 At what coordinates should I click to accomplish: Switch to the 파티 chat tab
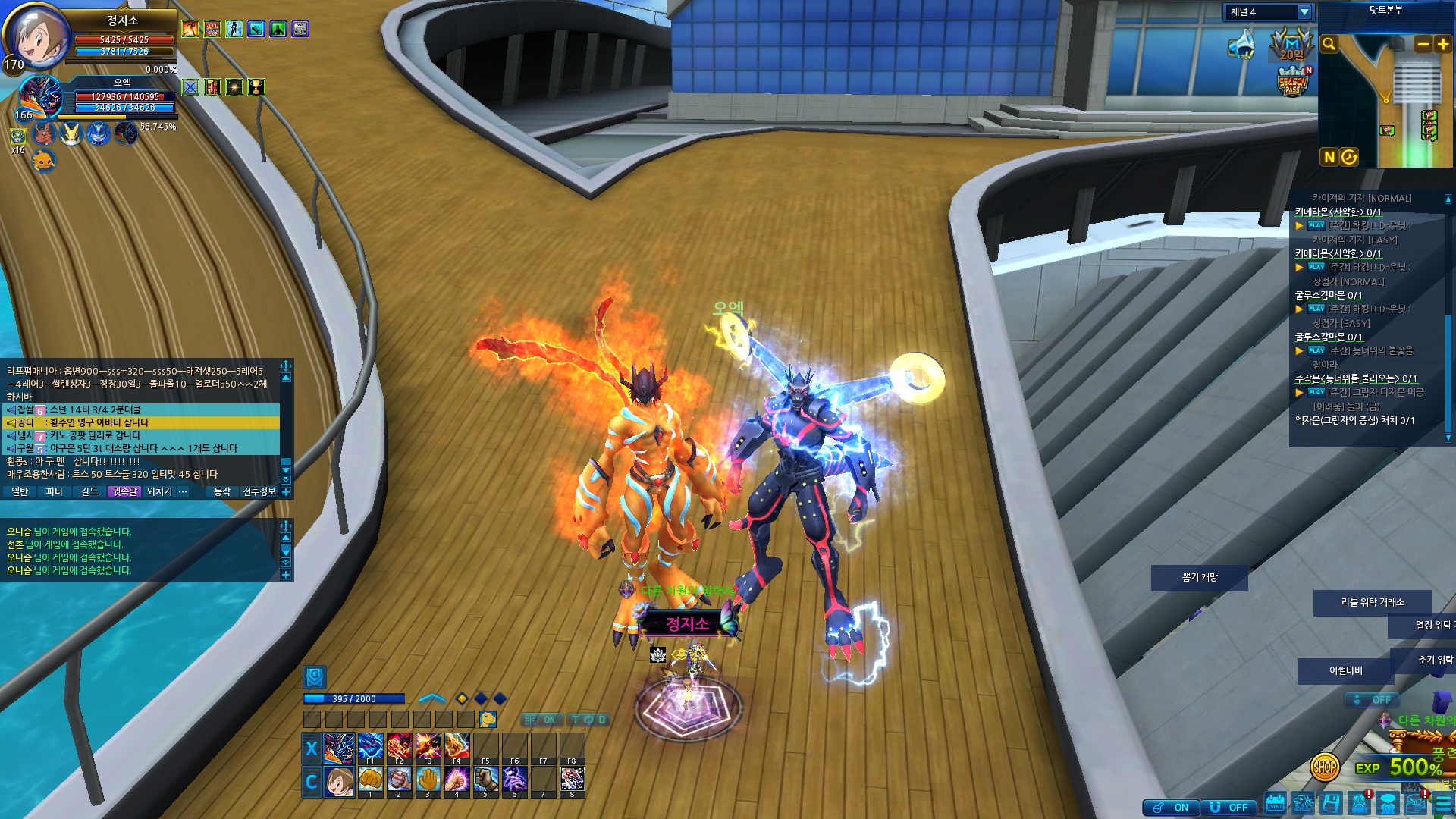pos(54,491)
